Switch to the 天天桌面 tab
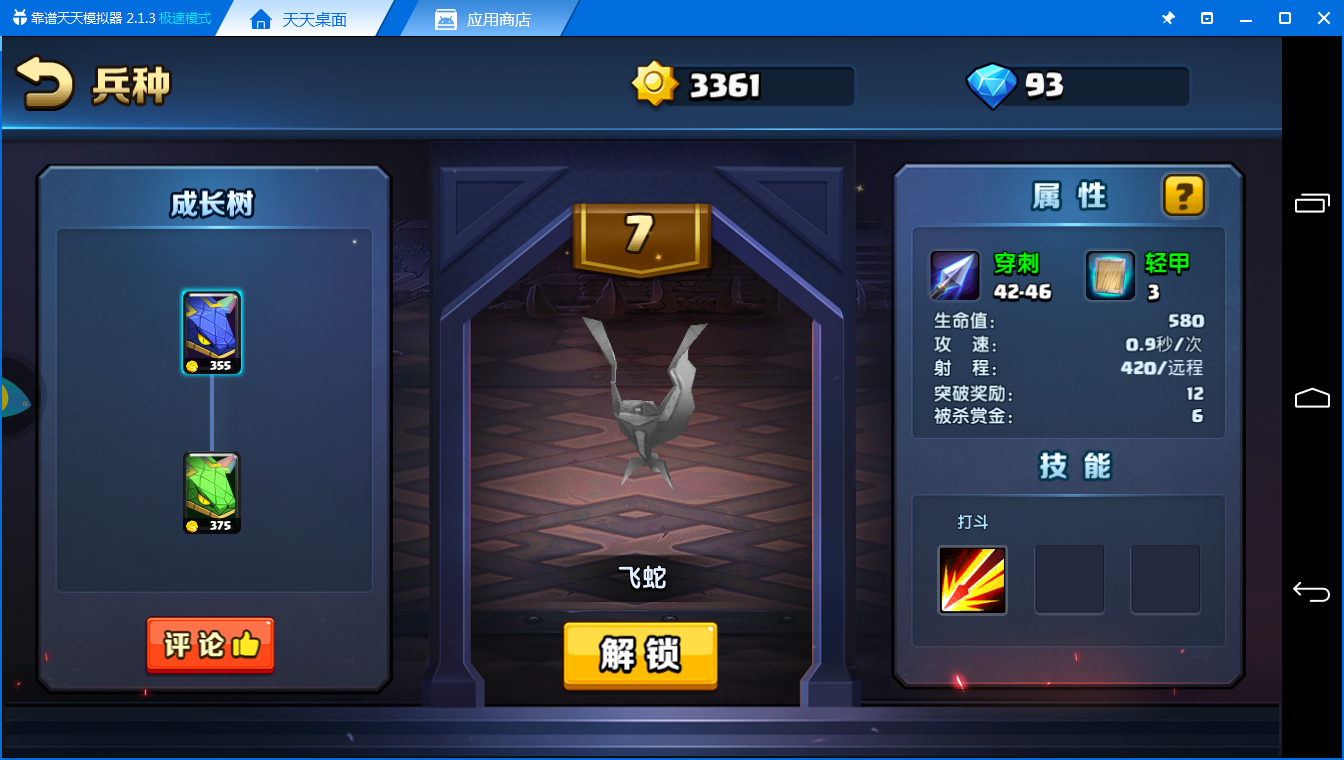 pos(300,19)
